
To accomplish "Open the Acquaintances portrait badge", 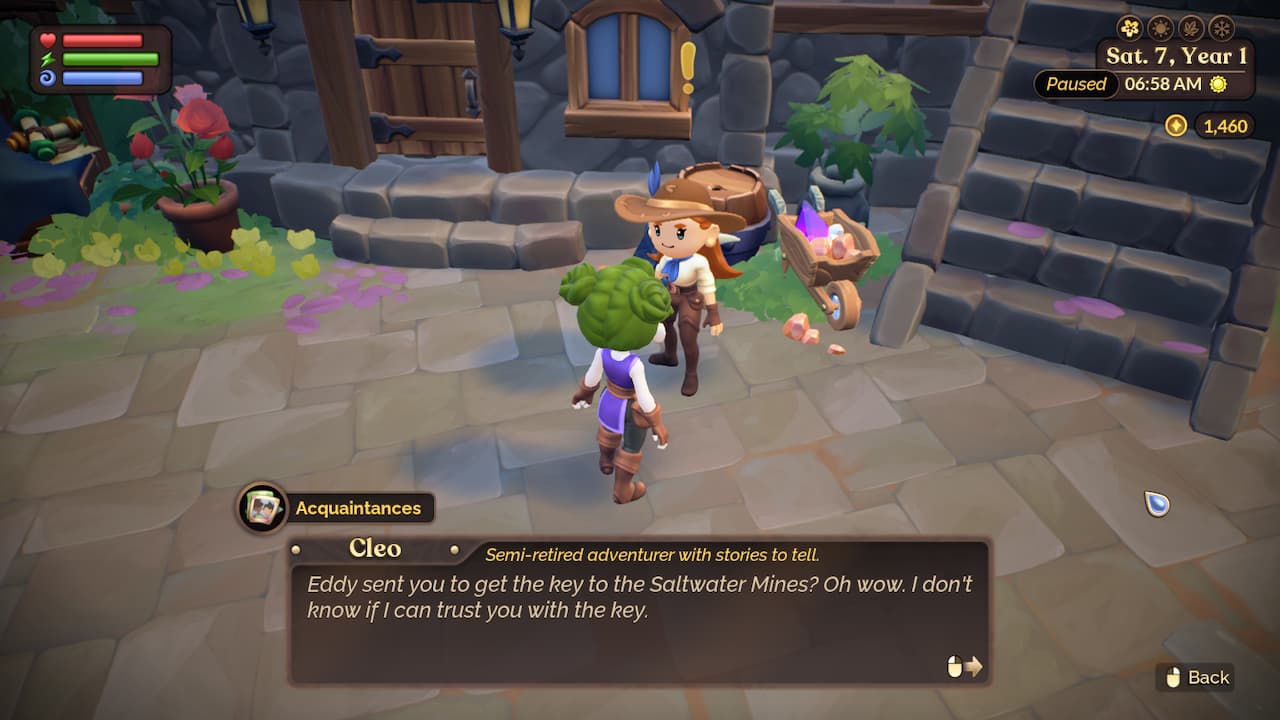I will click(x=262, y=508).
